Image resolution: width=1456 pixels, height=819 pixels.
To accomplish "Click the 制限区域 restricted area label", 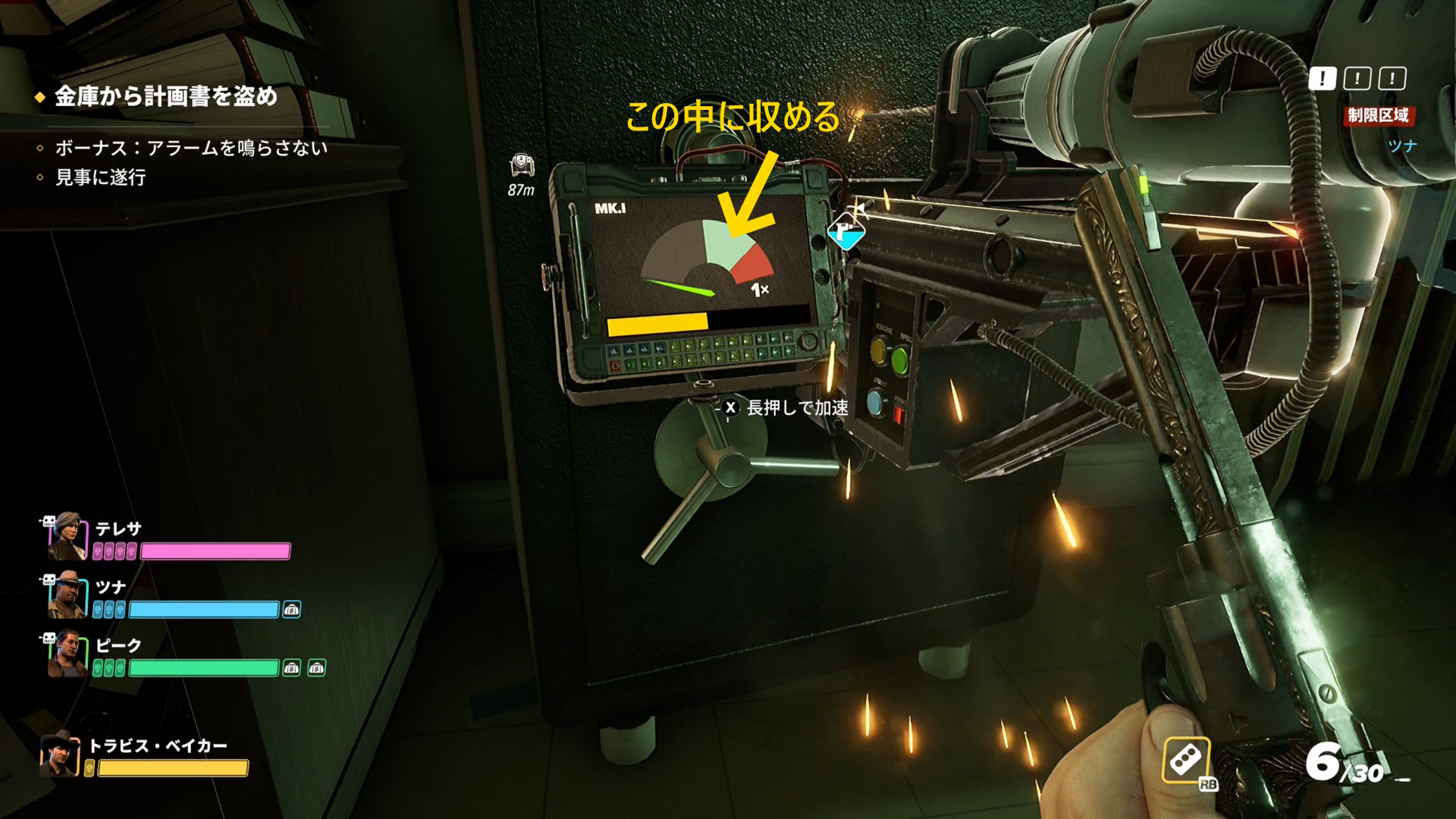I will pyautogui.click(x=1378, y=115).
